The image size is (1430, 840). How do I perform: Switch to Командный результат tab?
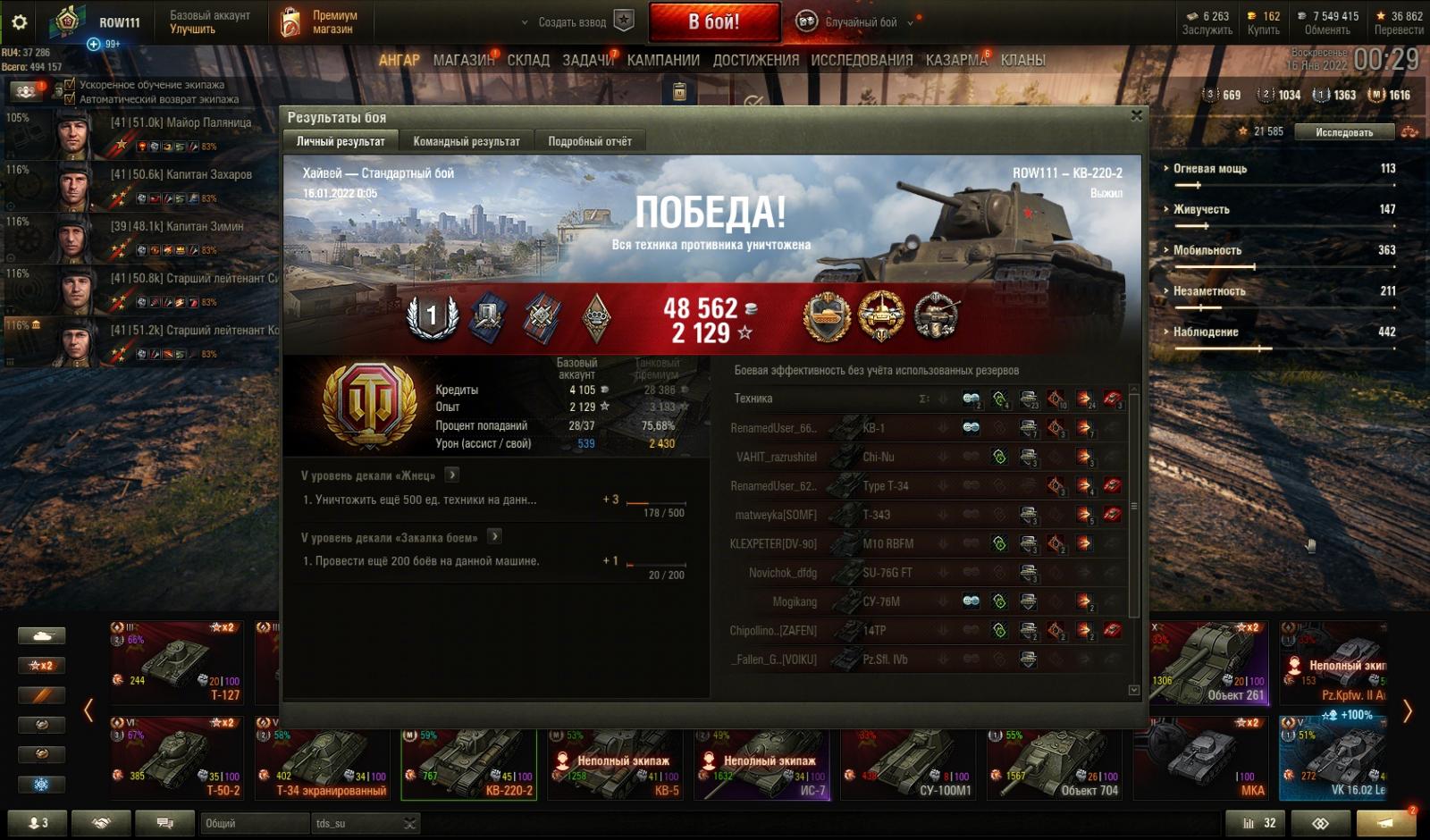coord(466,141)
